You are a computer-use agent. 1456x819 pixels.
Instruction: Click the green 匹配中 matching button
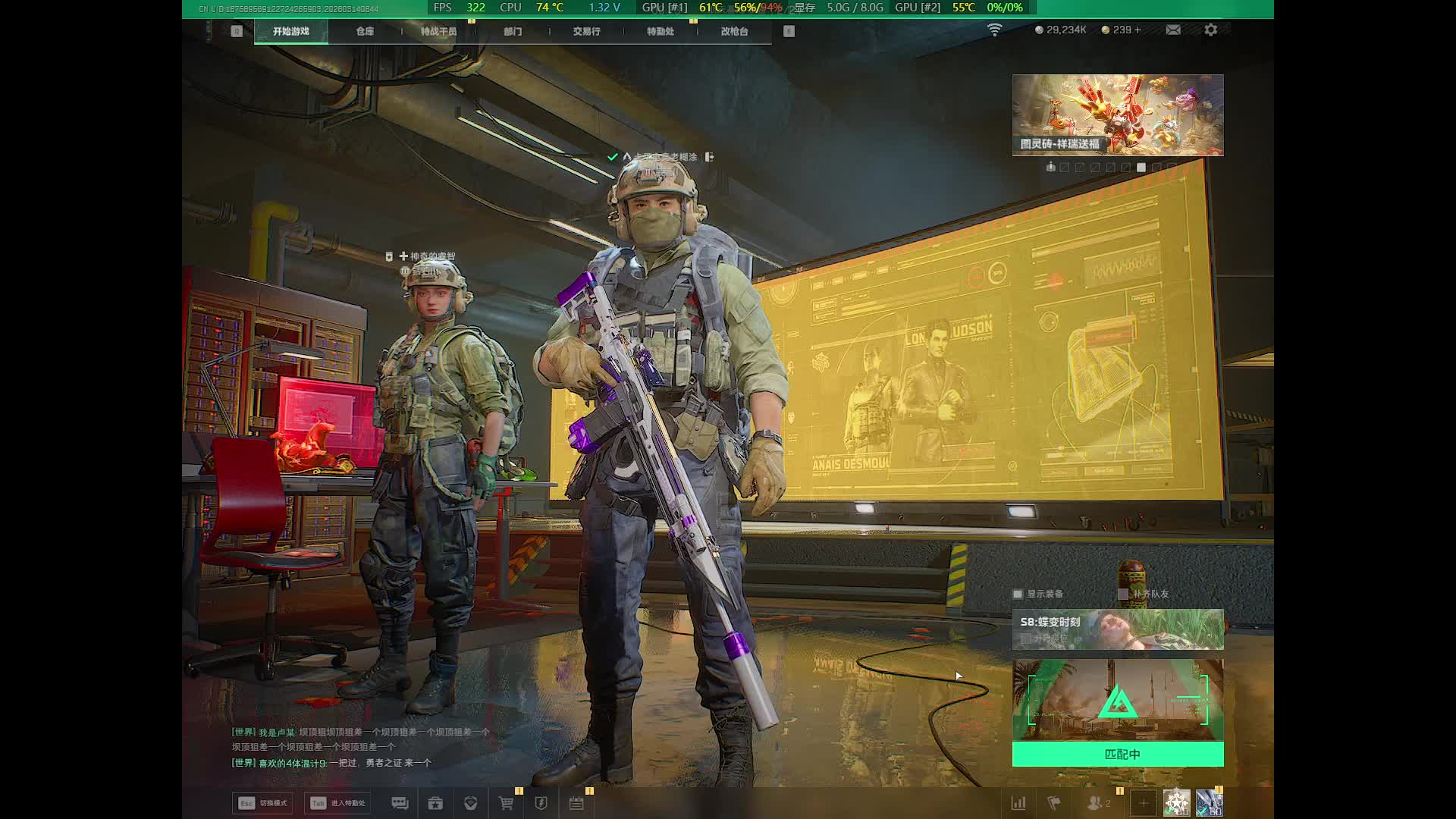pyautogui.click(x=1118, y=754)
